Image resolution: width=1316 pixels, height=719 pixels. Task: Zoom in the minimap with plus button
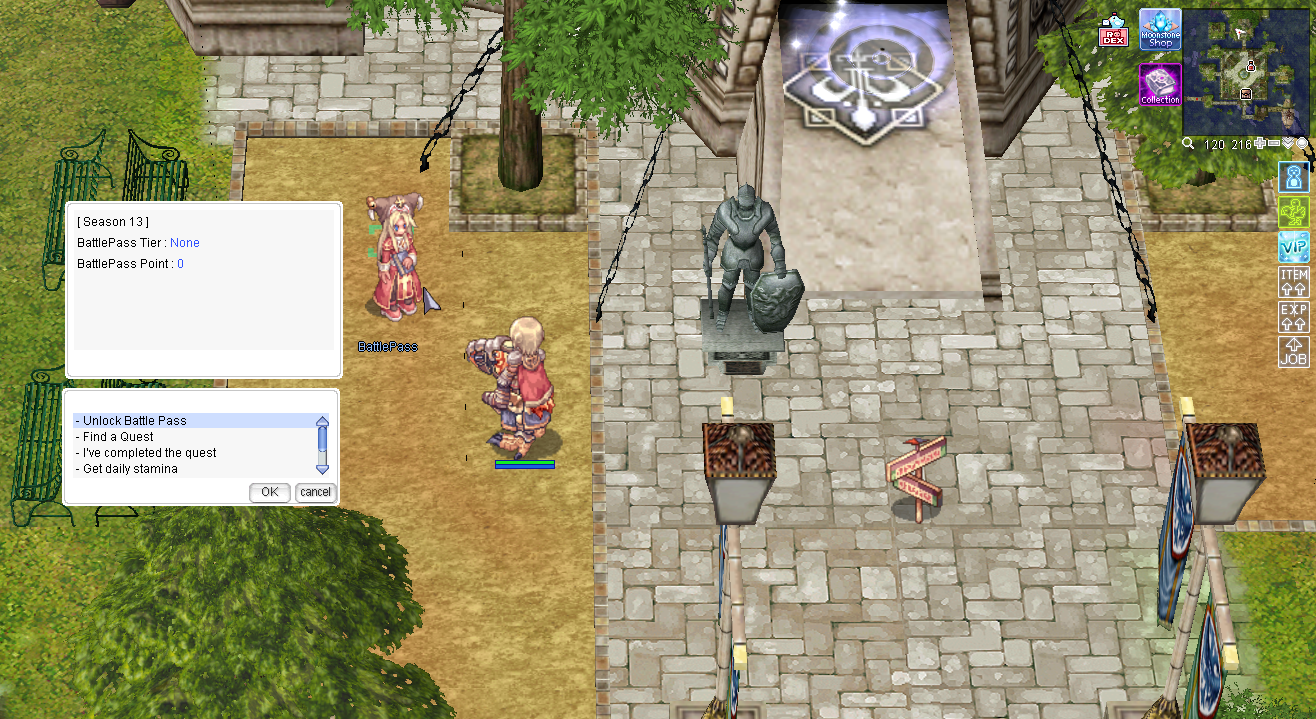(x=1261, y=144)
